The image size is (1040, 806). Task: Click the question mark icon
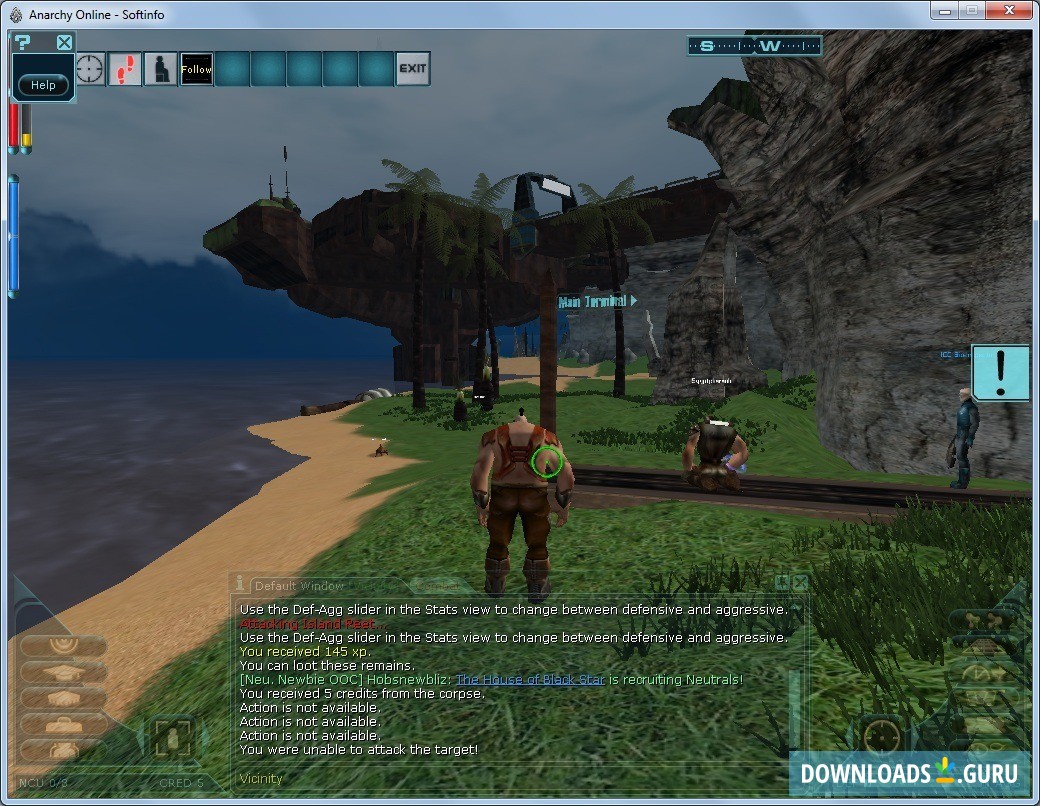[x=23, y=42]
